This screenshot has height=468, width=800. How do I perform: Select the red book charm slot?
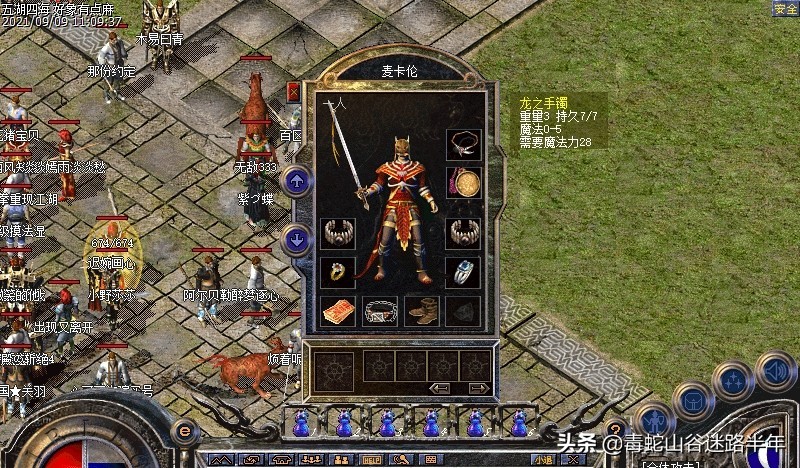pyautogui.click(x=338, y=310)
